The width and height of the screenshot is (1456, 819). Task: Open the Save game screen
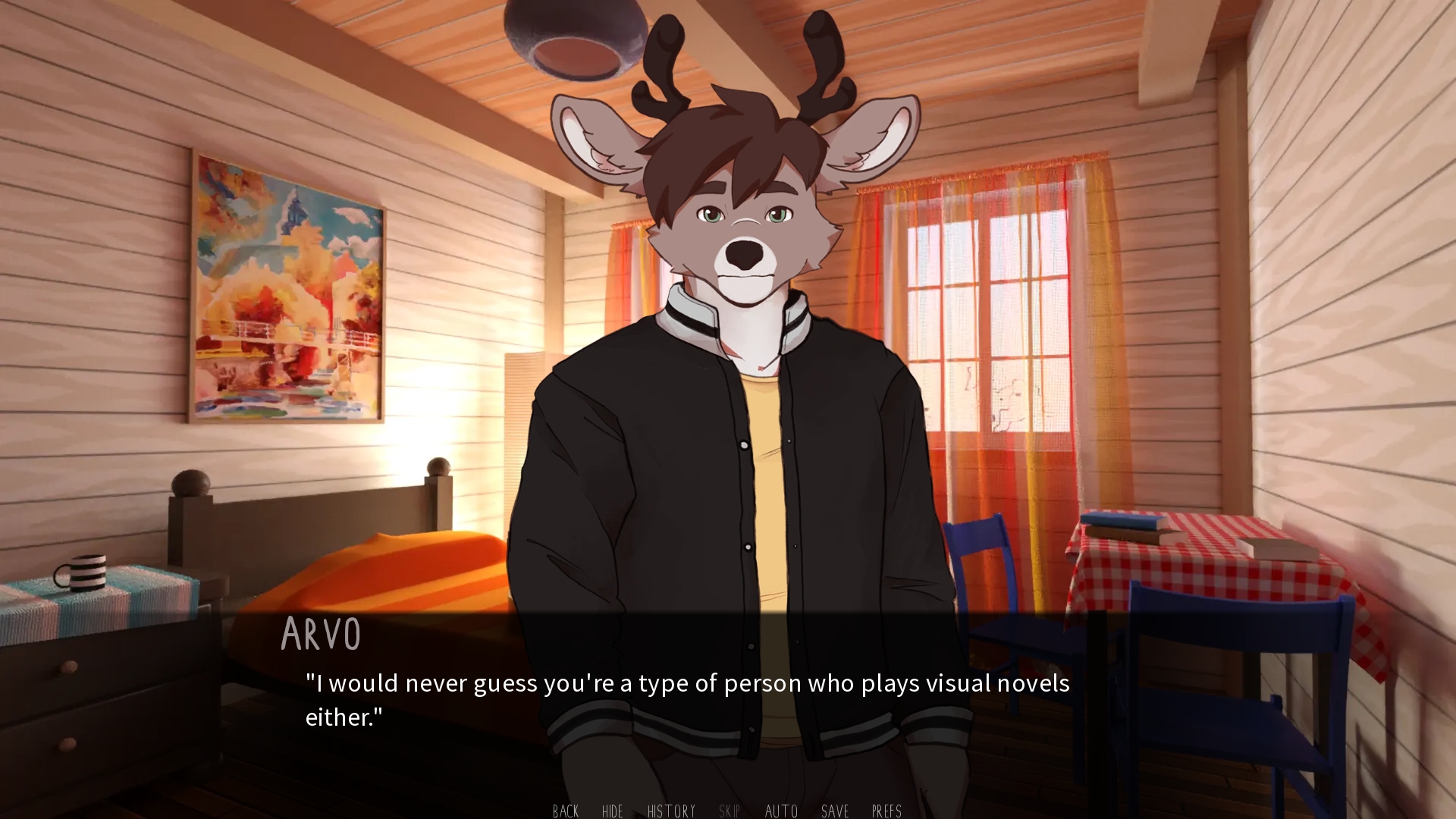(835, 811)
